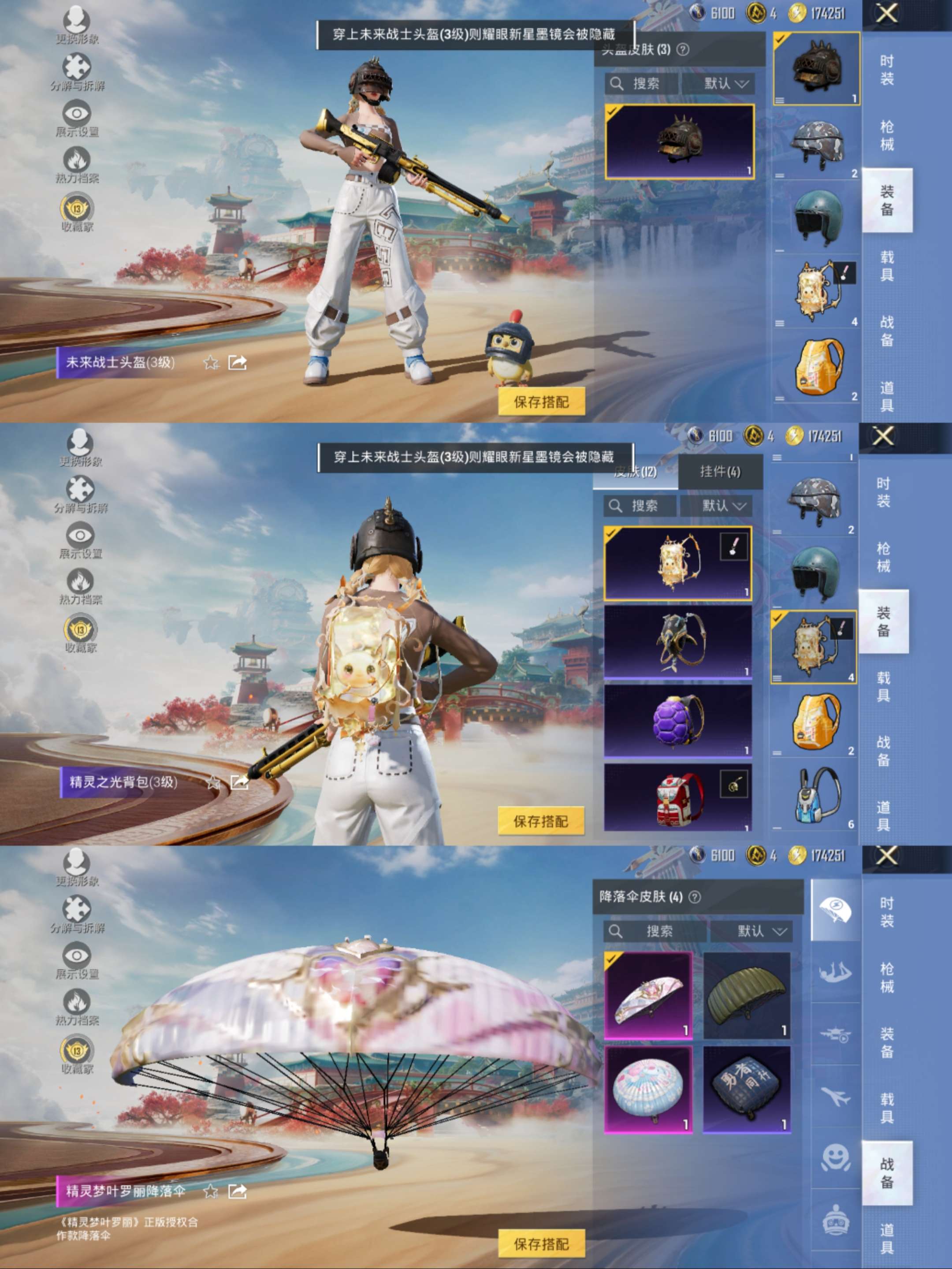Screen dimensions: 952x1269
Task: Show help for 头盔皮肤 helmet skins
Action: click(682, 49)
